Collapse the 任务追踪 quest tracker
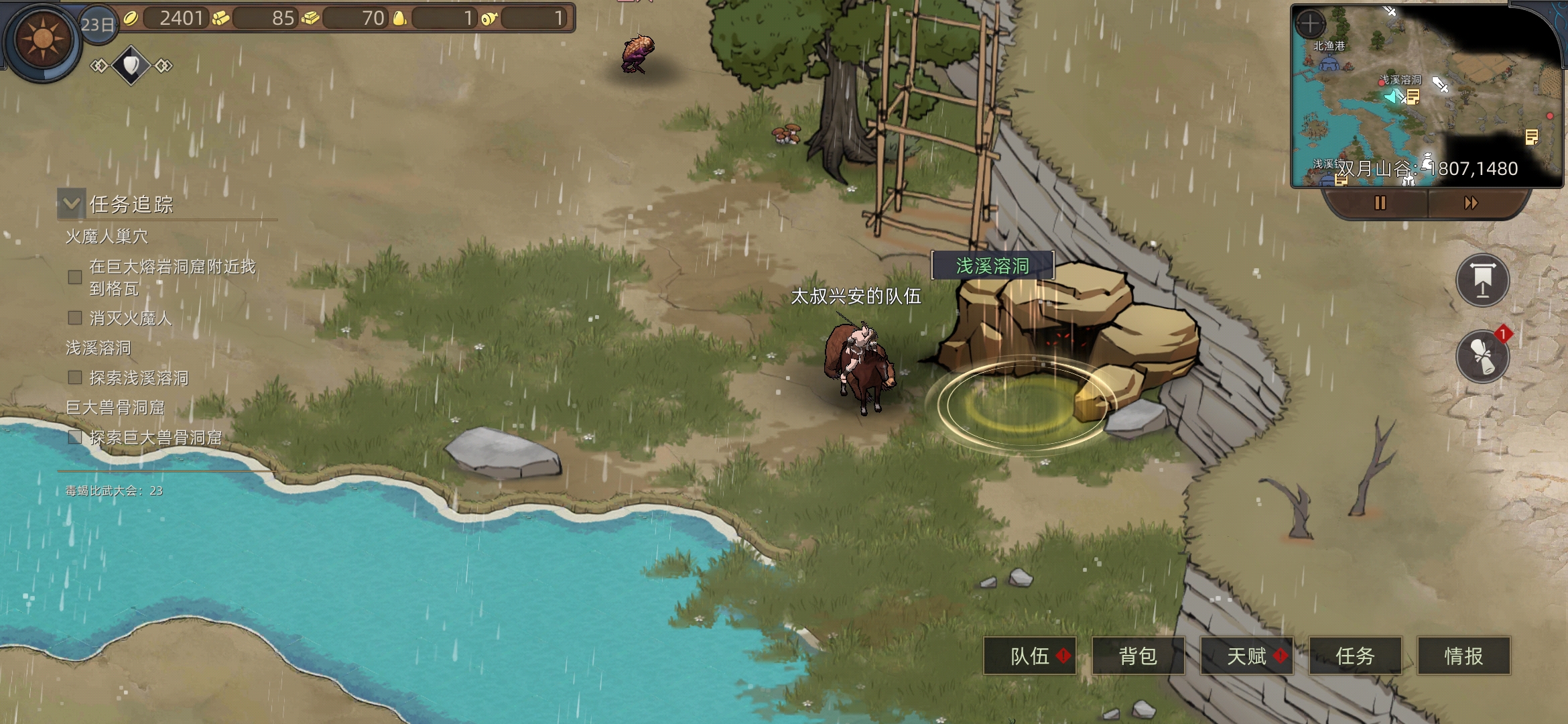This screenshot has width=1568, height=724. point(72,203)
